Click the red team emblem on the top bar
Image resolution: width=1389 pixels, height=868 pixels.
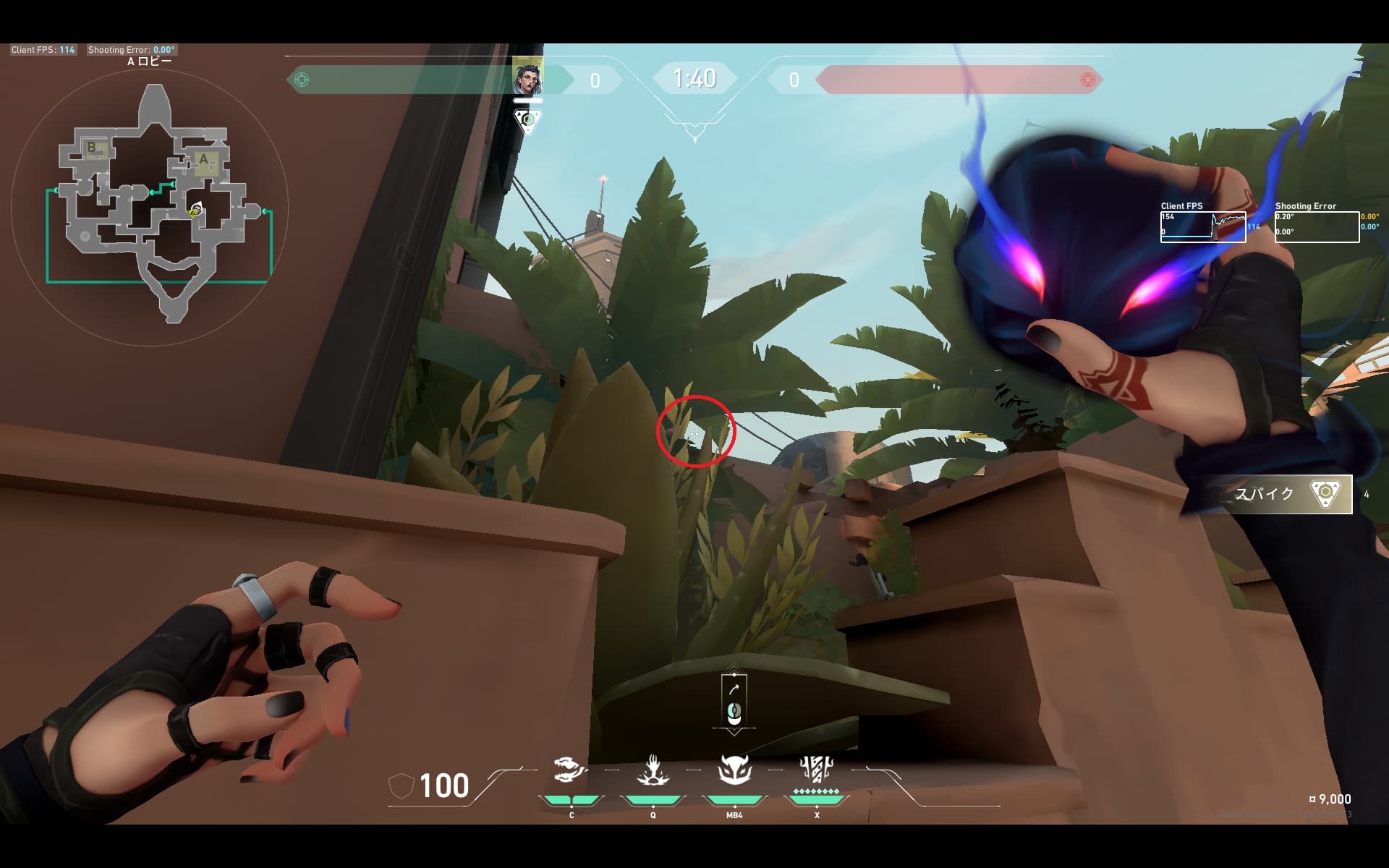[1087, 80]
